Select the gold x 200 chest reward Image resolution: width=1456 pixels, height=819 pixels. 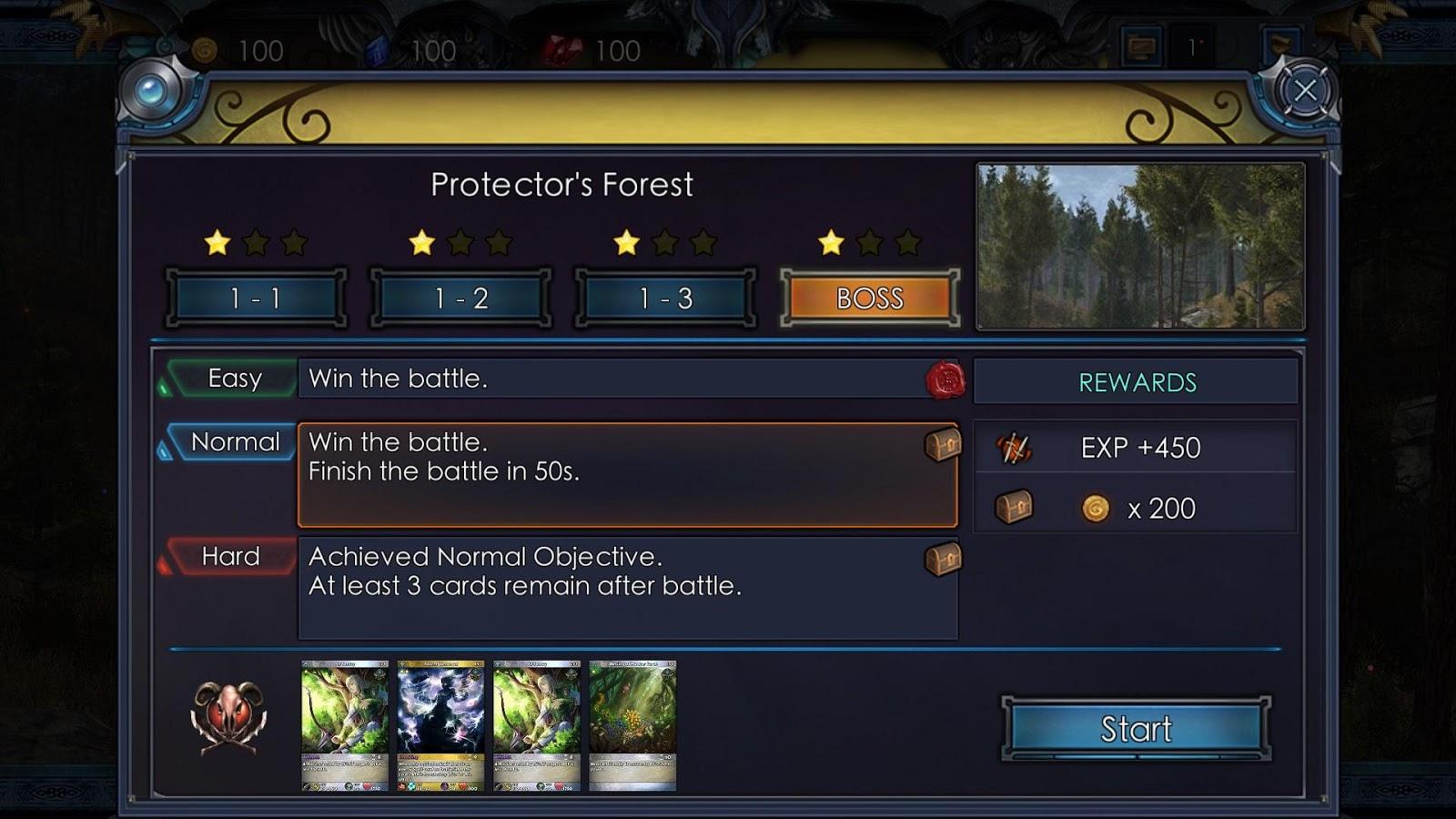click(x=1136, y=508)
